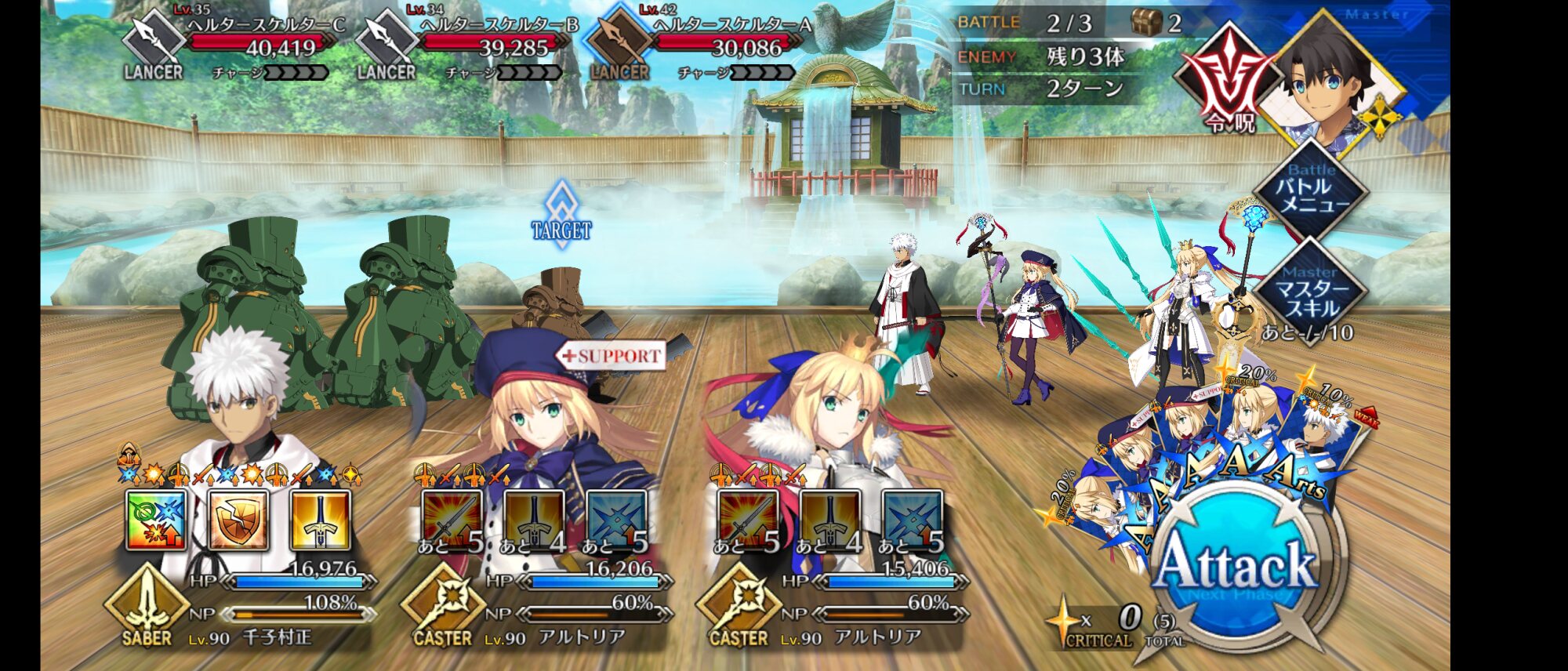Activate Muramasa's first skill with green-blue icon
Viewport: 1568px width, 671px height.
(x=157, y=520)
